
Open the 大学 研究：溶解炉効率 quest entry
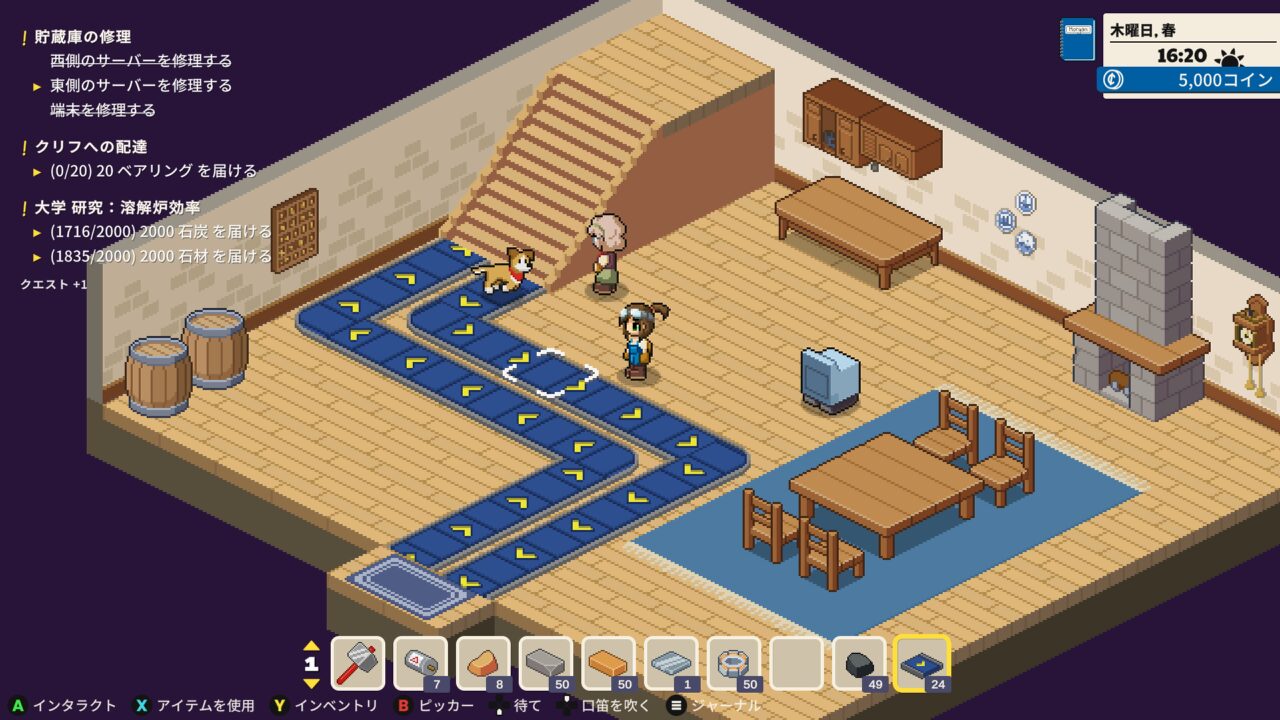pos(117,207)
